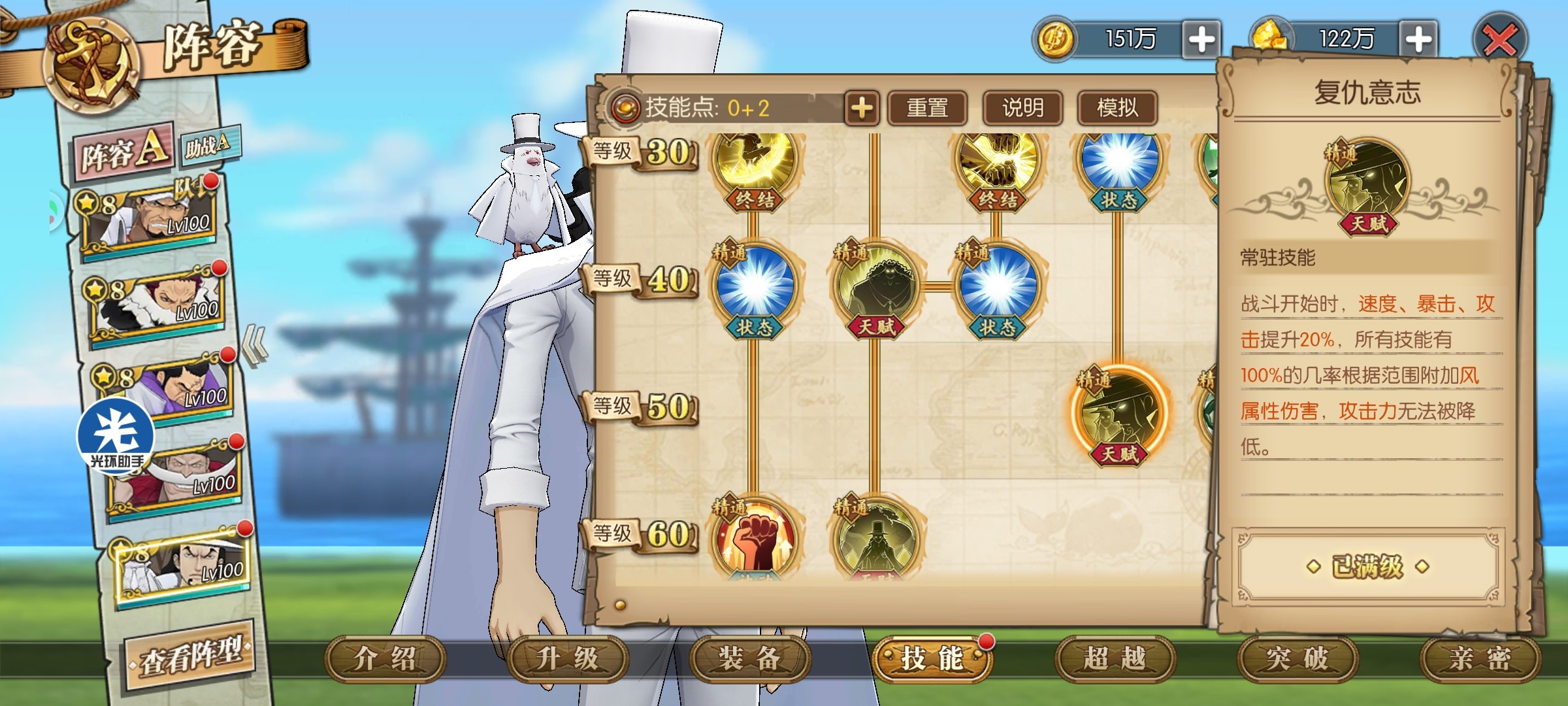The width and height of the screenshot is (1568, 706).
Task: Close the lineup screen with red X
Action: tap(1501, 41)
